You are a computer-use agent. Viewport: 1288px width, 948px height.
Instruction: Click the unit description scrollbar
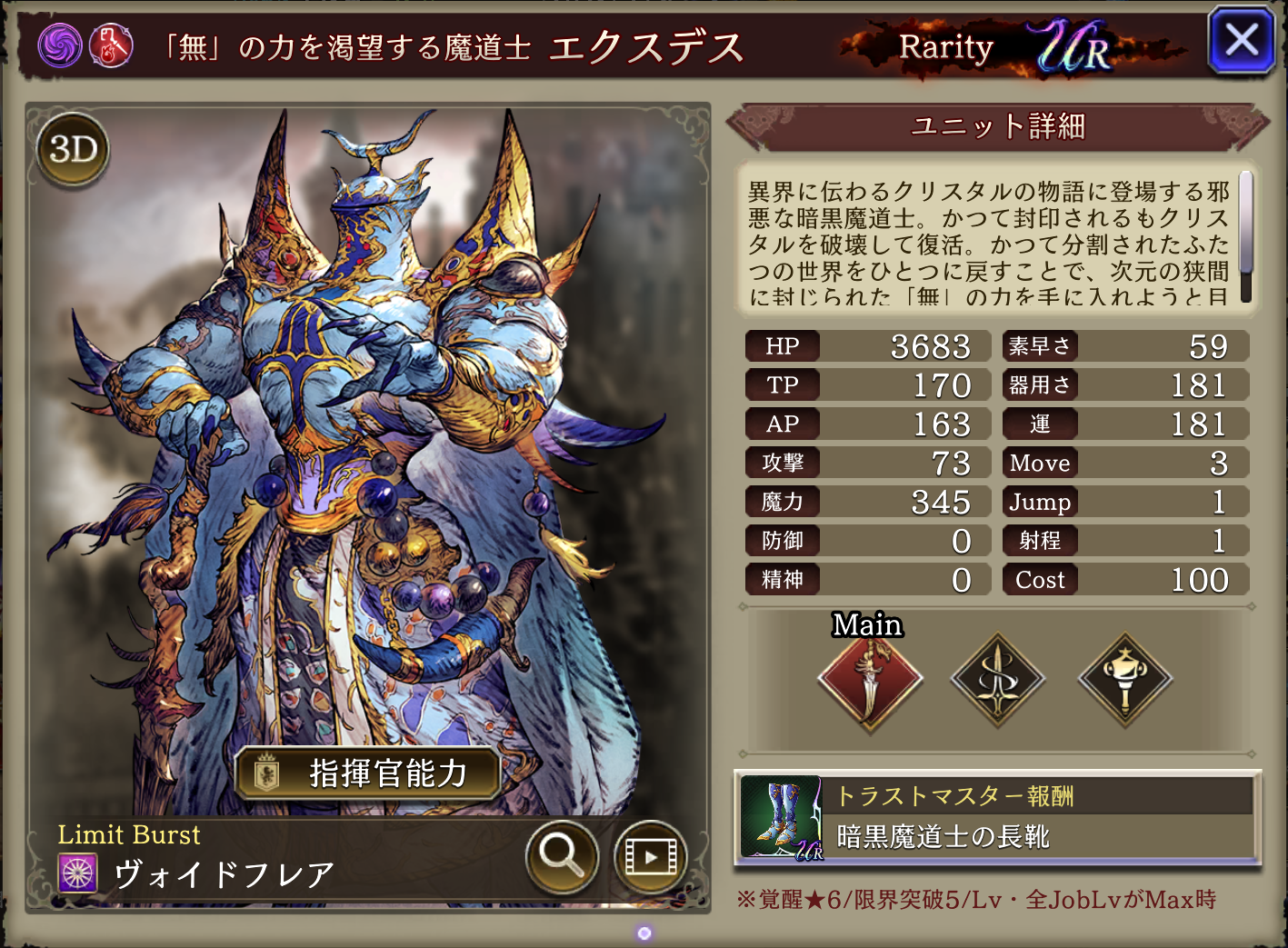tap(1245, 235)
